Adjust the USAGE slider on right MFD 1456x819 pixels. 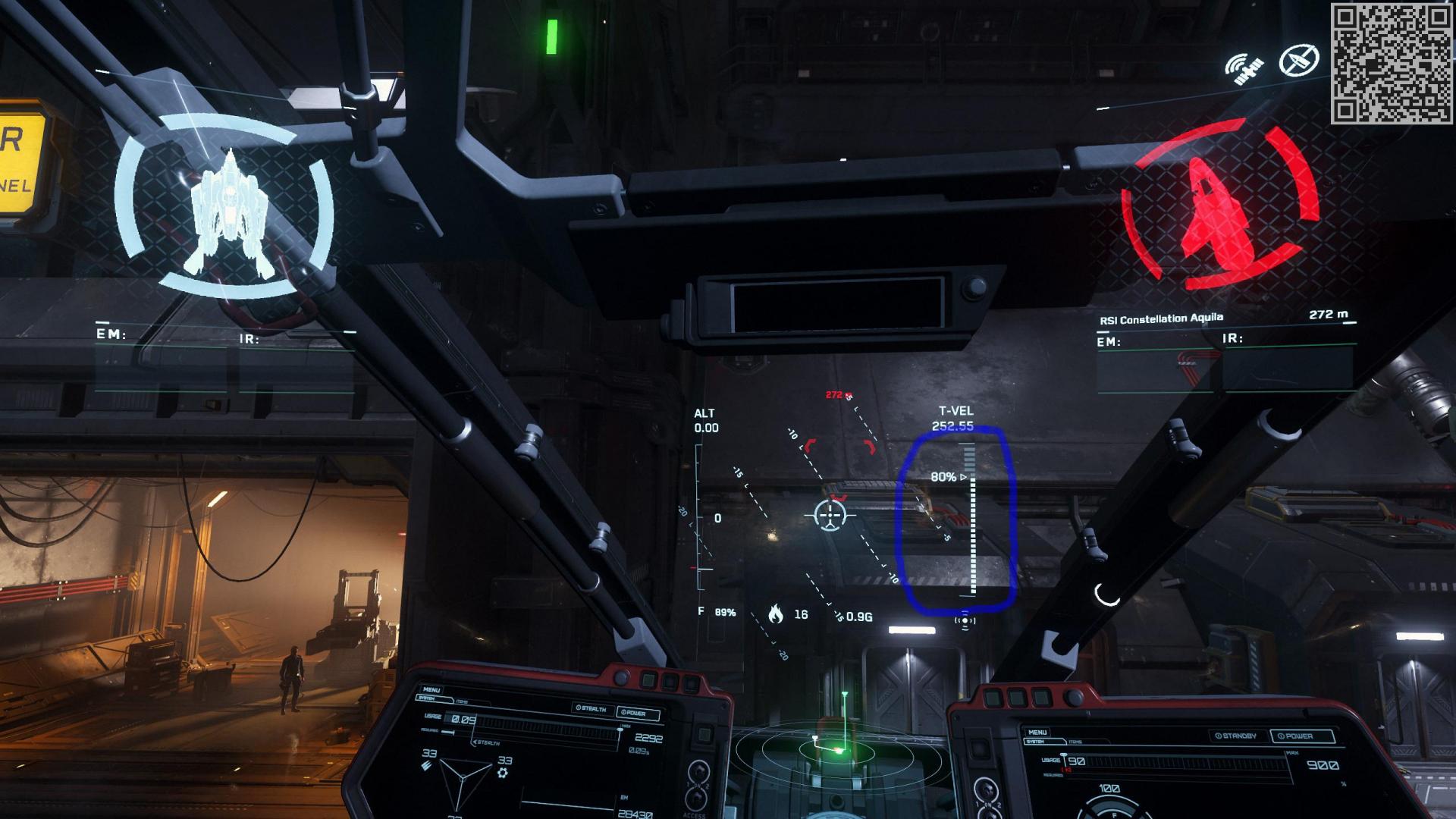(1063, 756)
